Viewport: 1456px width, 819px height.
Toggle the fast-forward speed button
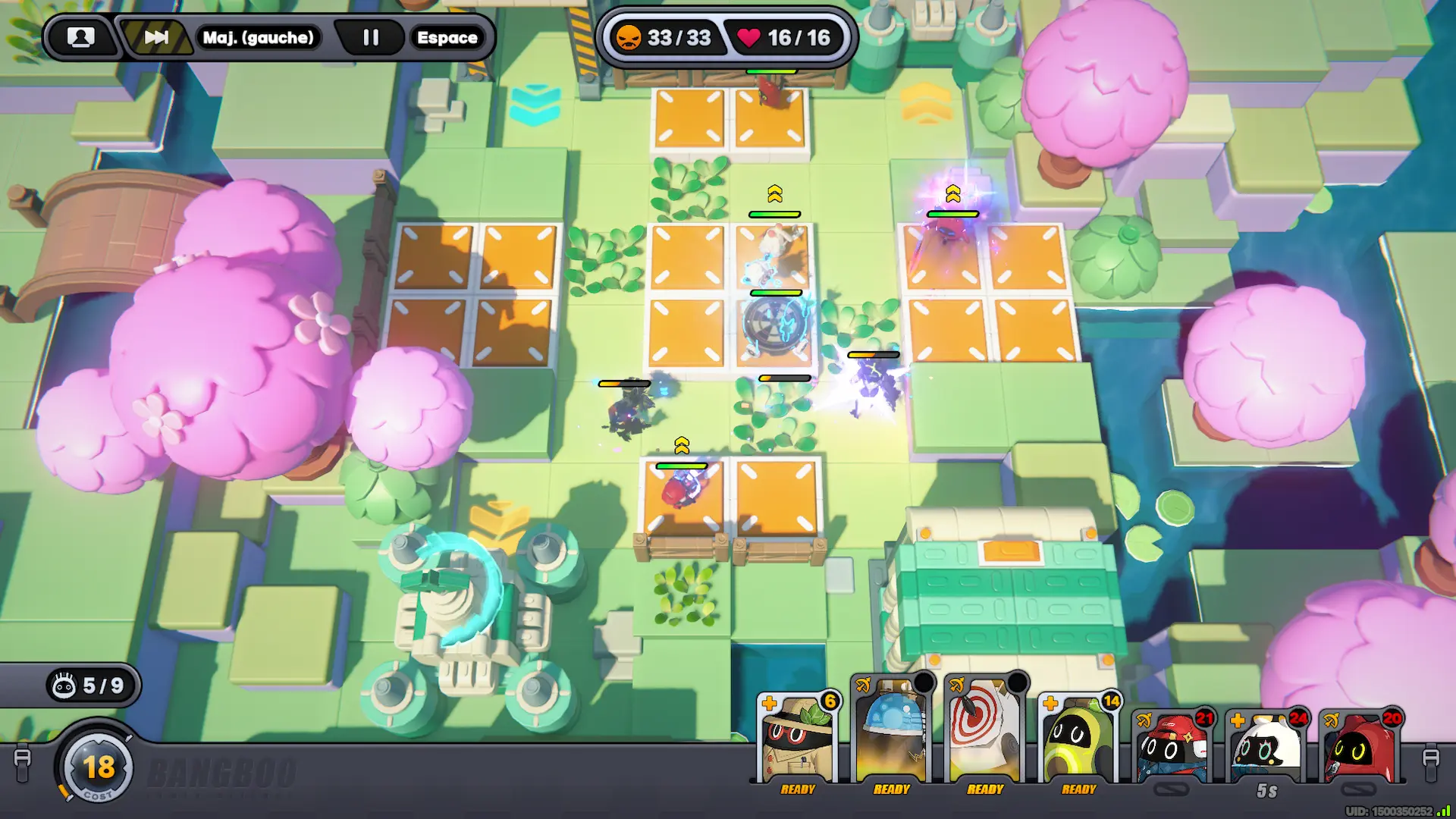click(156, 37)
